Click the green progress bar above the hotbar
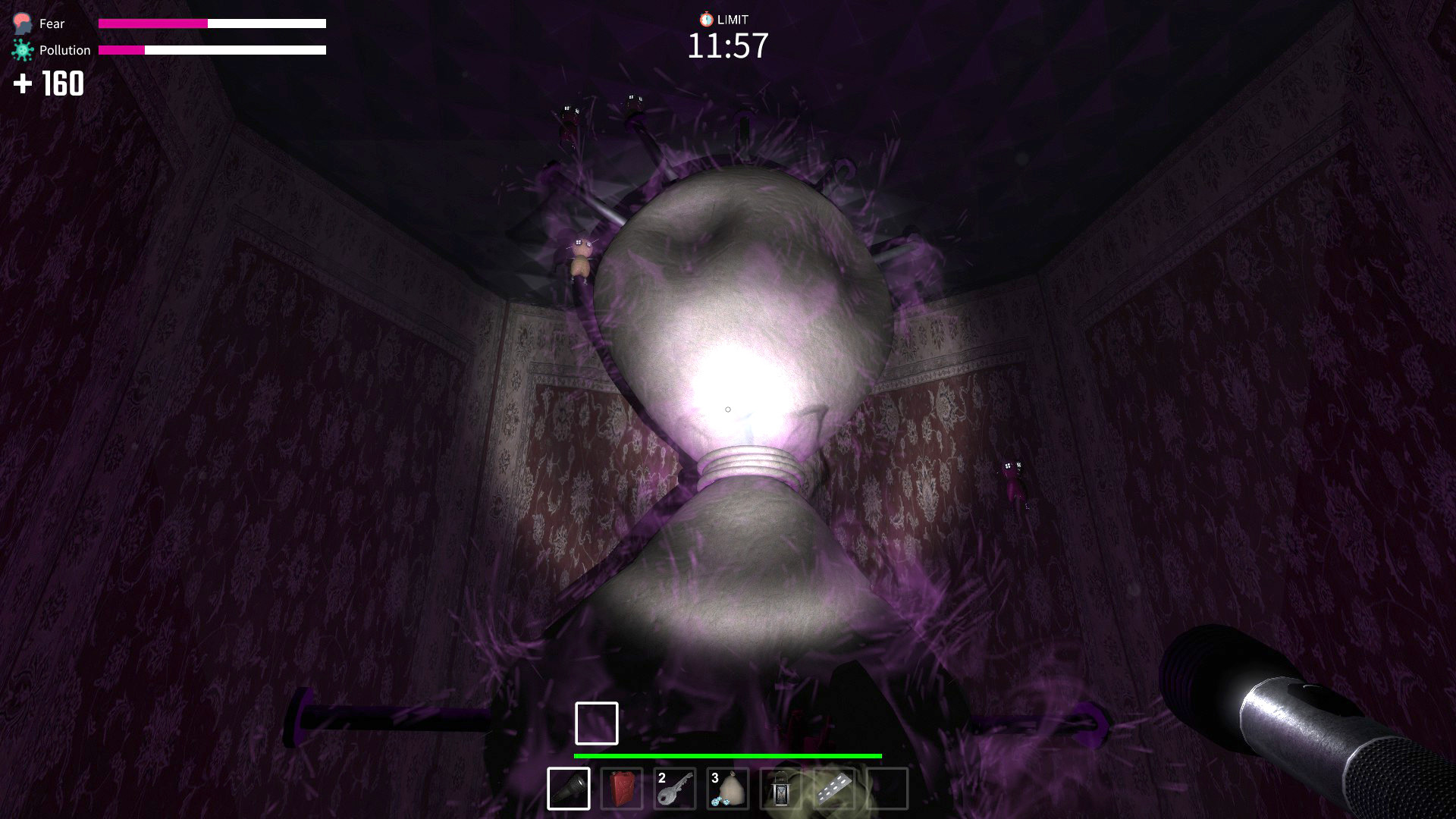Image resolution: width=1456 pixels, height=819 pixels. tap(728, 756)
